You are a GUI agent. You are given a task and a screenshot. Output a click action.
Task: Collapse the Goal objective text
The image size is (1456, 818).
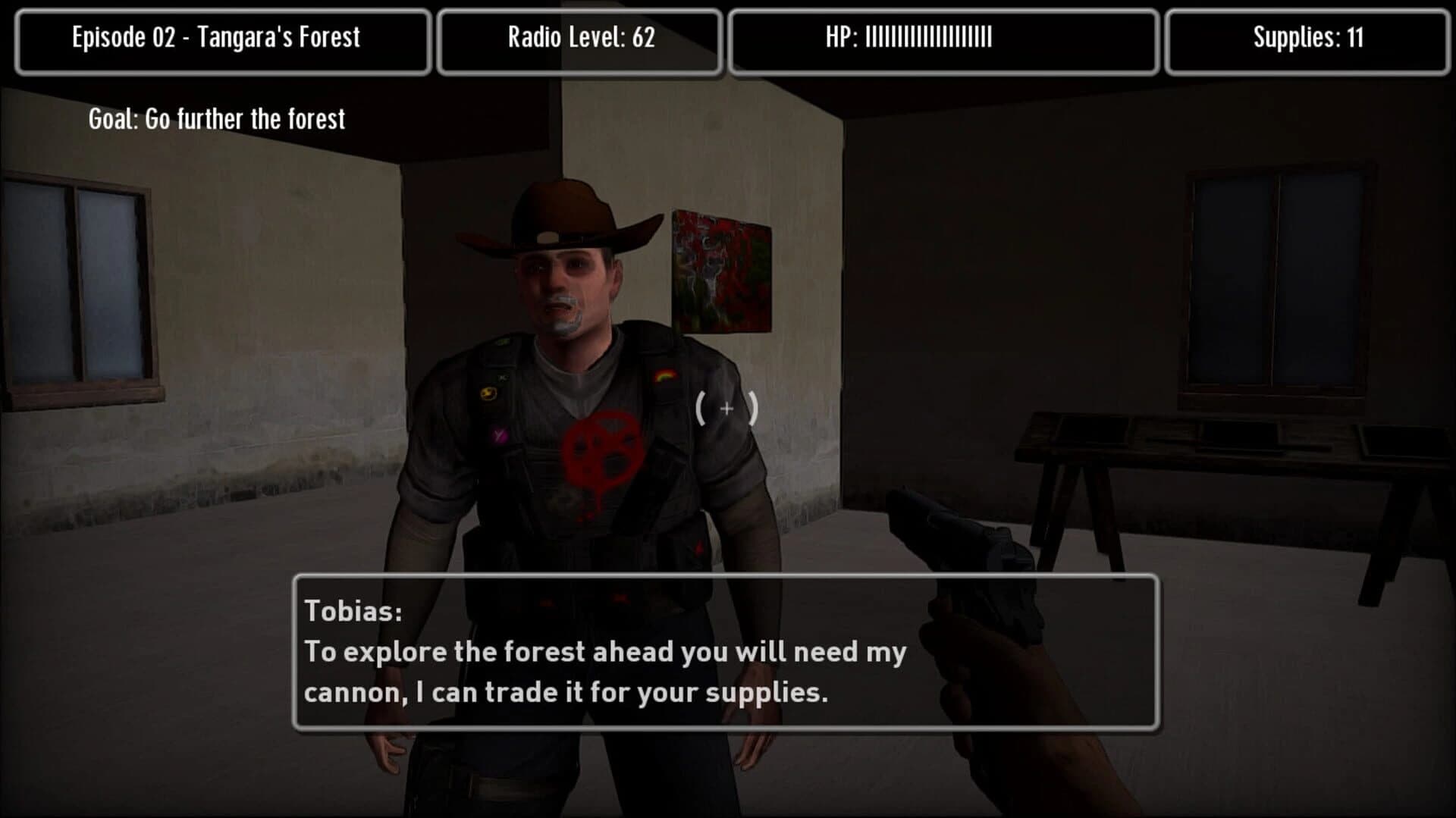coord(215,118)
